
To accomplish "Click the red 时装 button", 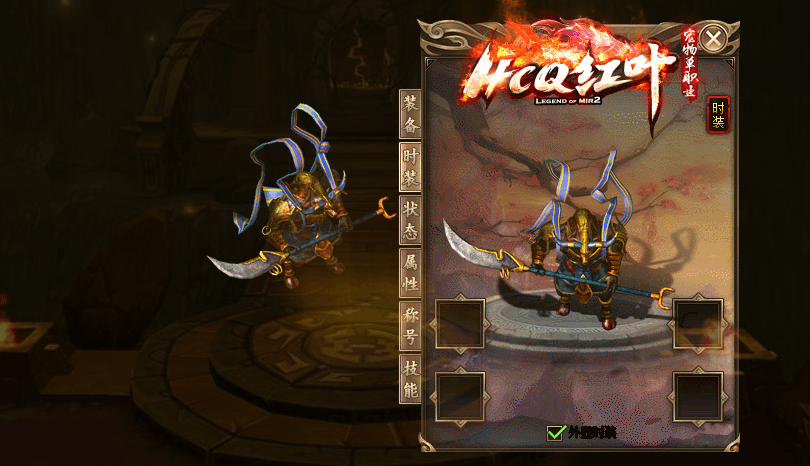I will [718, 114].
